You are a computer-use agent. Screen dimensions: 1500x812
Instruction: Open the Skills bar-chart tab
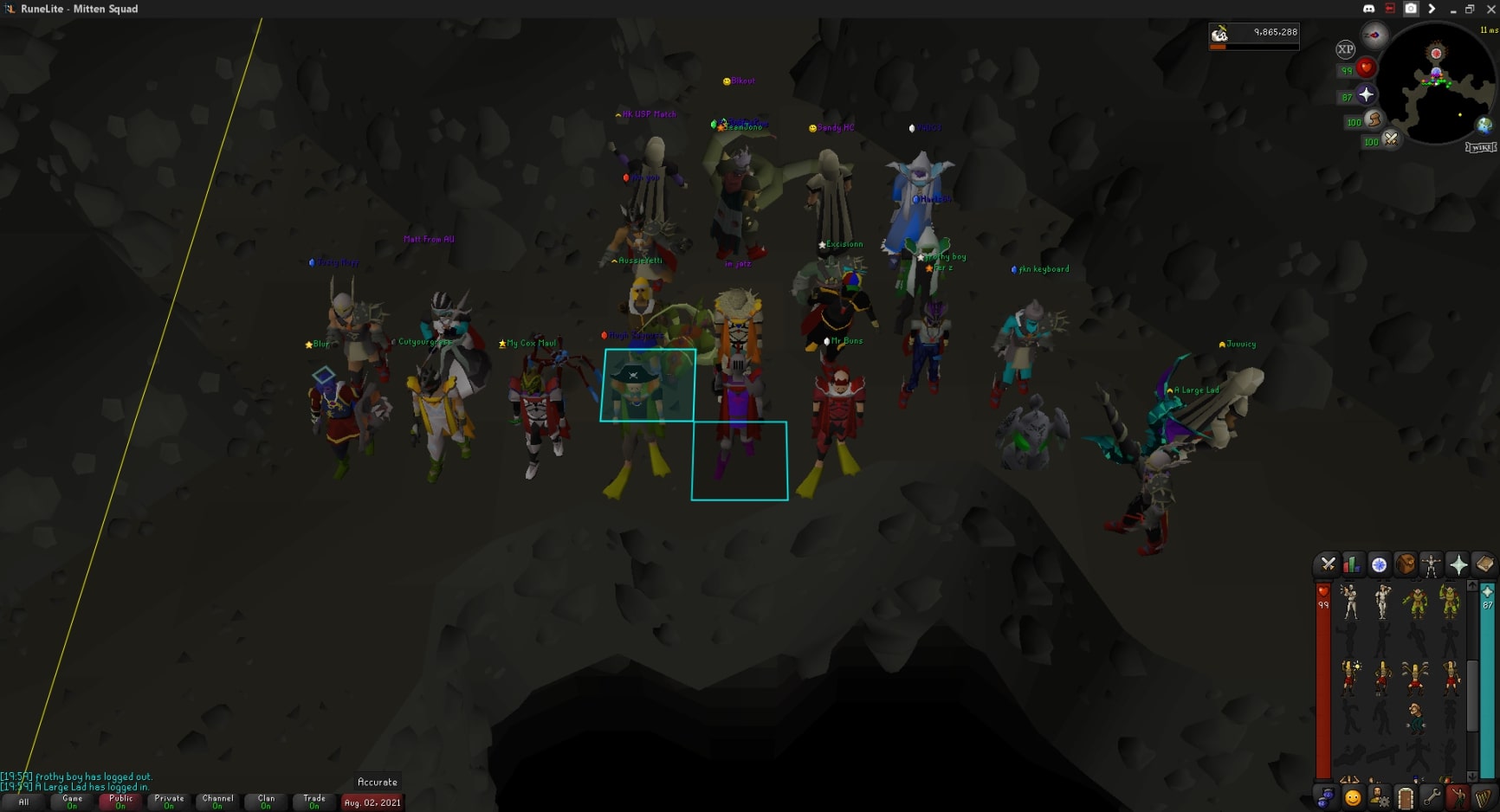1352,564
